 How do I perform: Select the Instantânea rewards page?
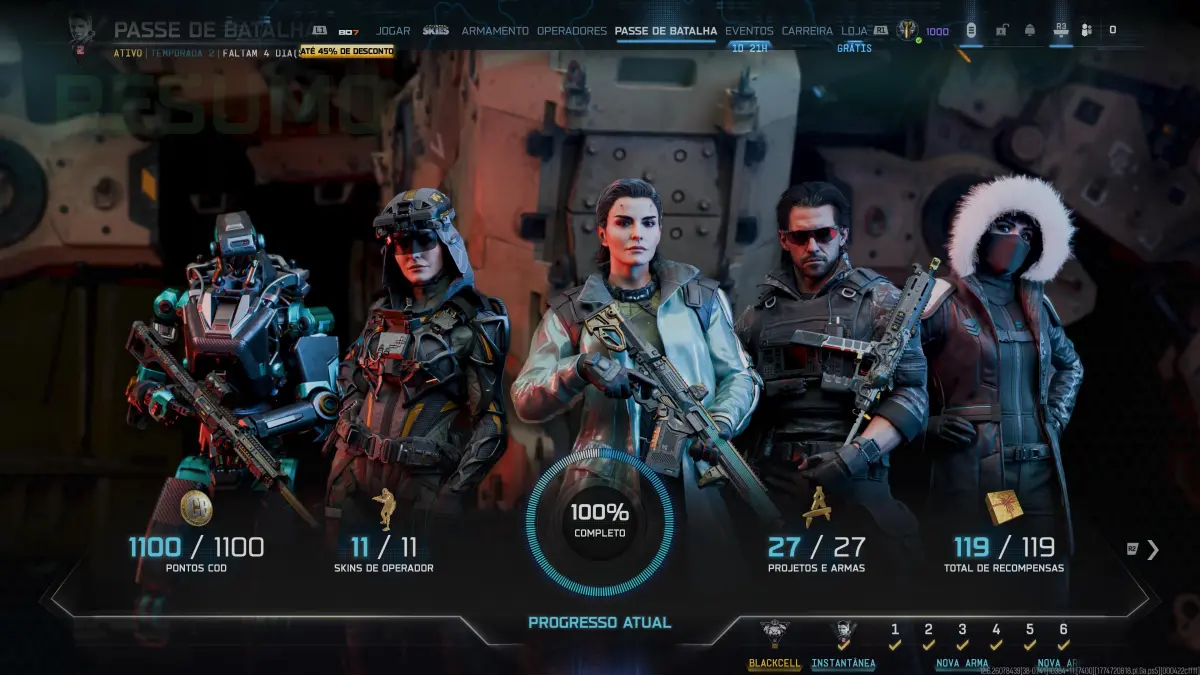click(x=843, y=636)
